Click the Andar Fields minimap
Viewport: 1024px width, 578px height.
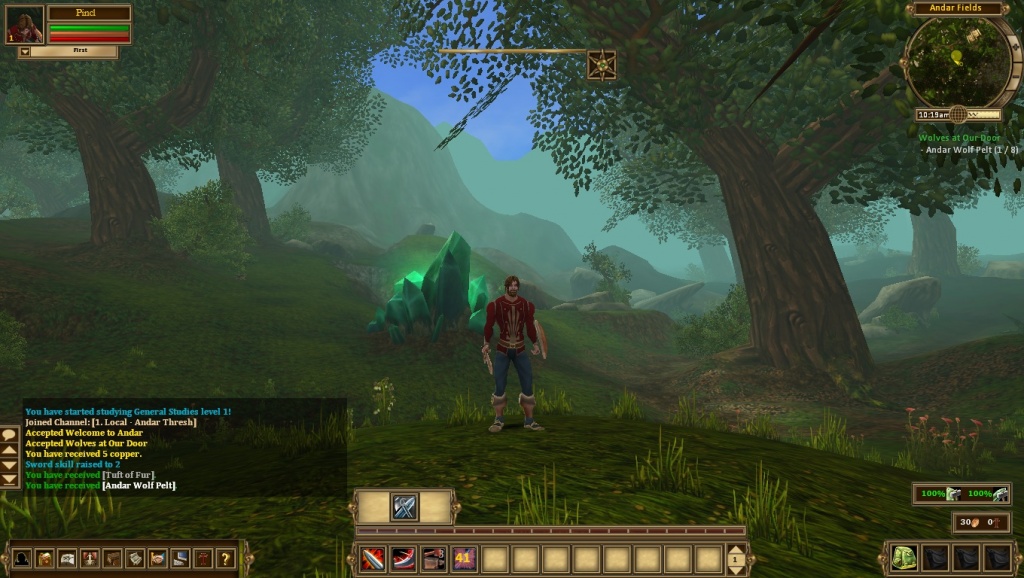(955, 61)
